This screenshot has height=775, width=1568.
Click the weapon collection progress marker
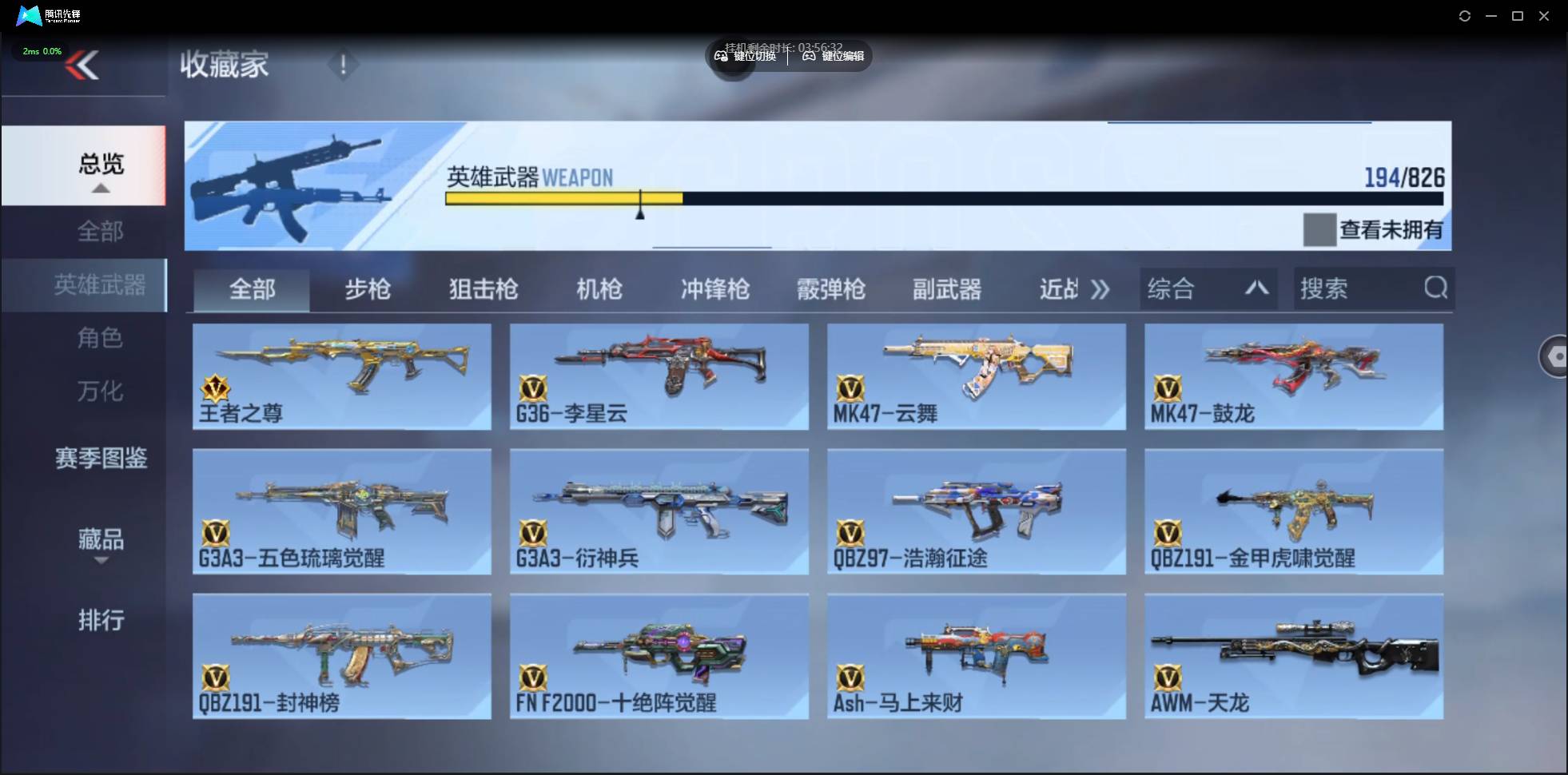pyautogui.click(x=642, y=205)
